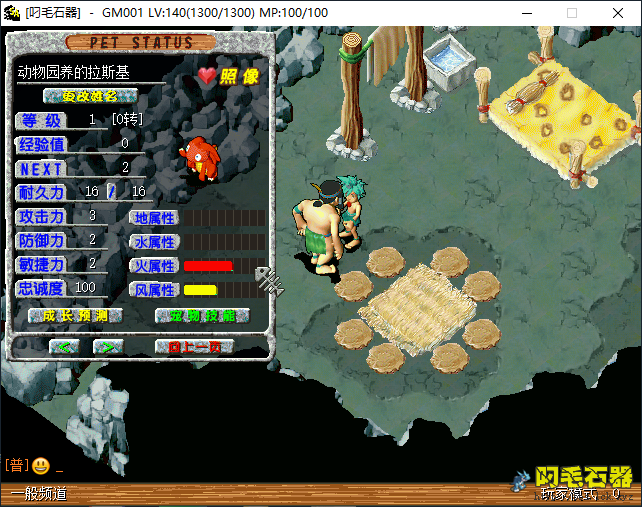Screen dimensions: 642x507
Task: Show the next pet with right arrow
Action: [108, 346]
